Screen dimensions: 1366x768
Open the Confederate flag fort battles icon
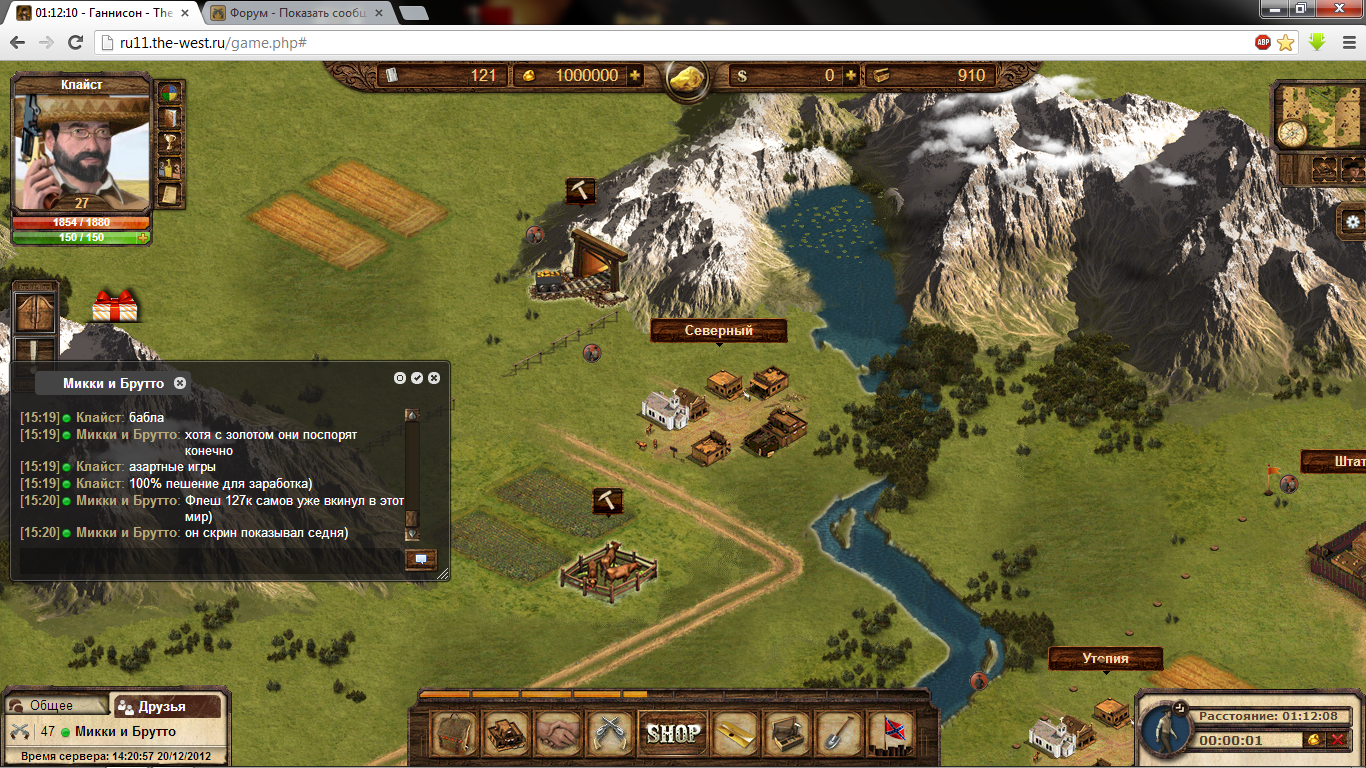tap(890, 734)
